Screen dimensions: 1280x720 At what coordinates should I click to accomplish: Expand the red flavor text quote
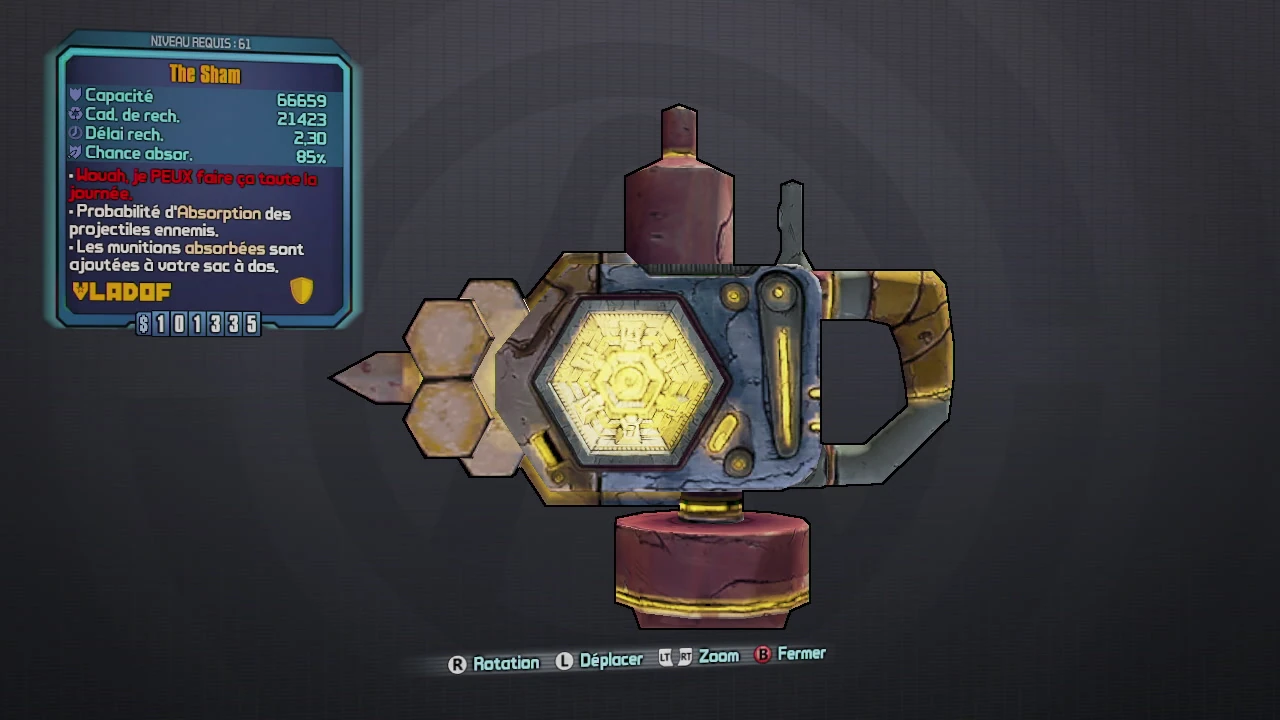click(193, 185)
